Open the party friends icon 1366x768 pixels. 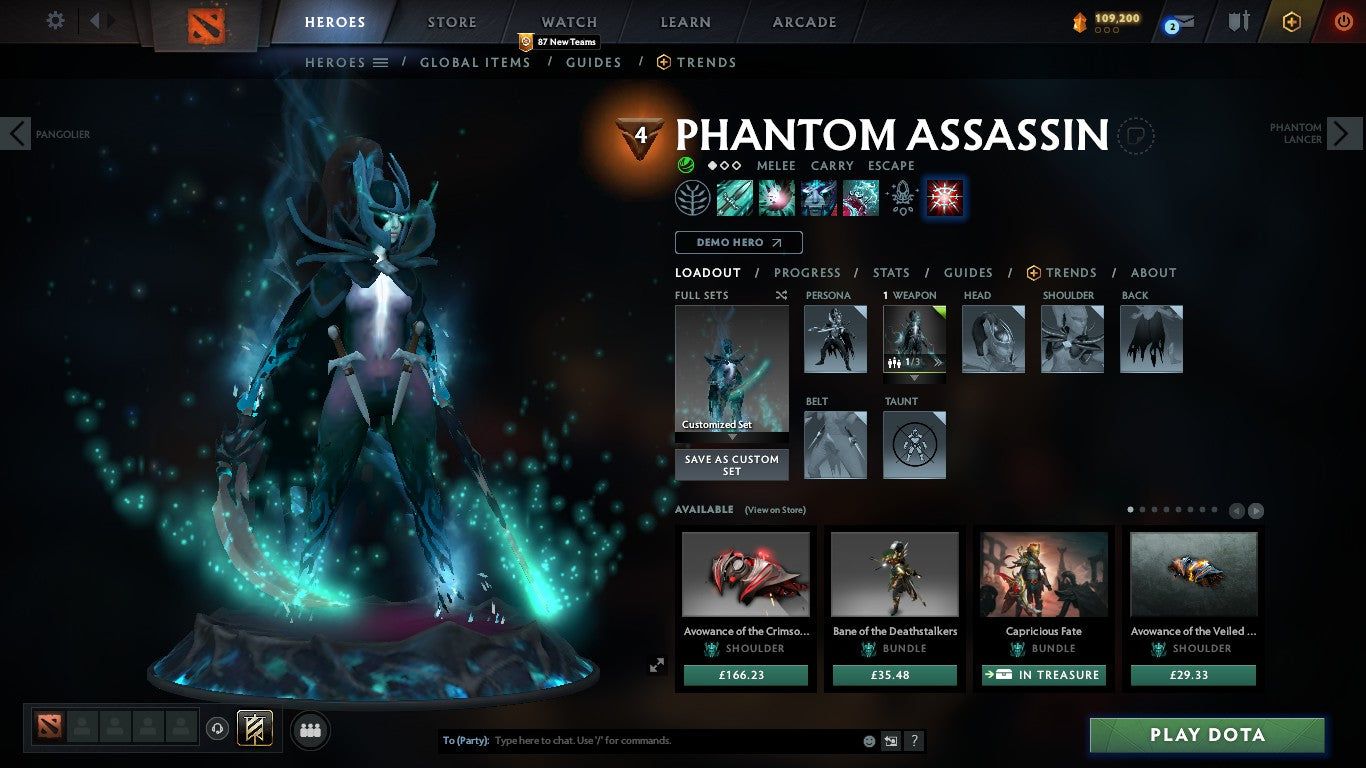click(310, 729)
